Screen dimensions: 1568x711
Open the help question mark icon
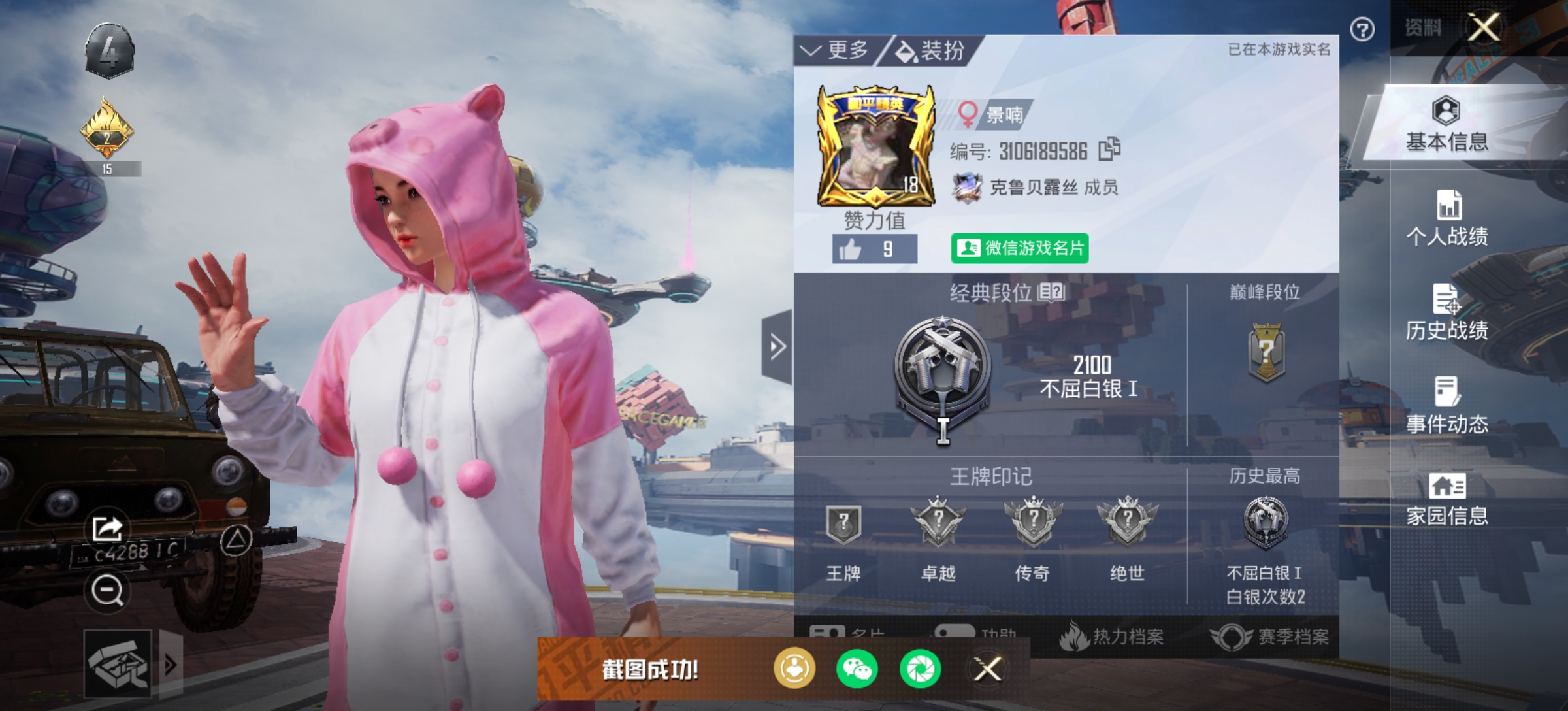click(x=1362, y=29)
